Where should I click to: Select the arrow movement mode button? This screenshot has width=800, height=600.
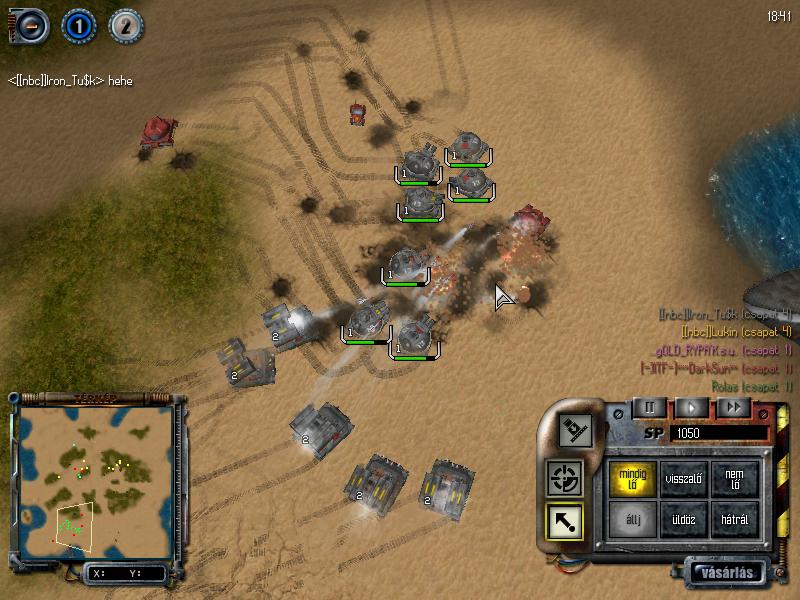[x=564, y=520]
